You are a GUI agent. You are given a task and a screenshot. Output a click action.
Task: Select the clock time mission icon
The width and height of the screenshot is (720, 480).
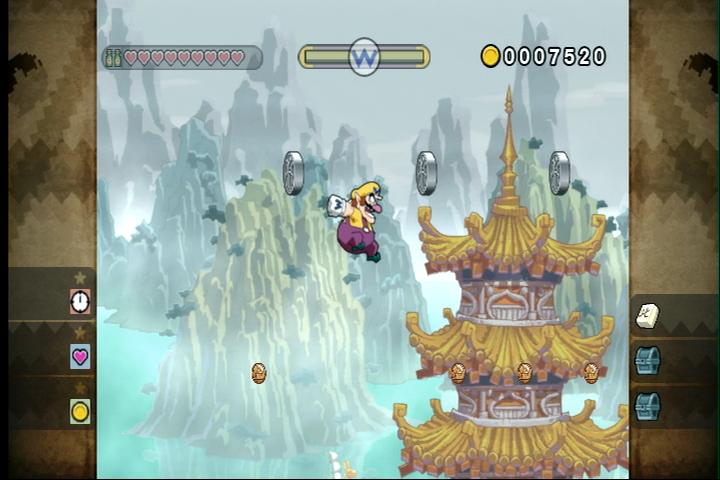[80, 301]
